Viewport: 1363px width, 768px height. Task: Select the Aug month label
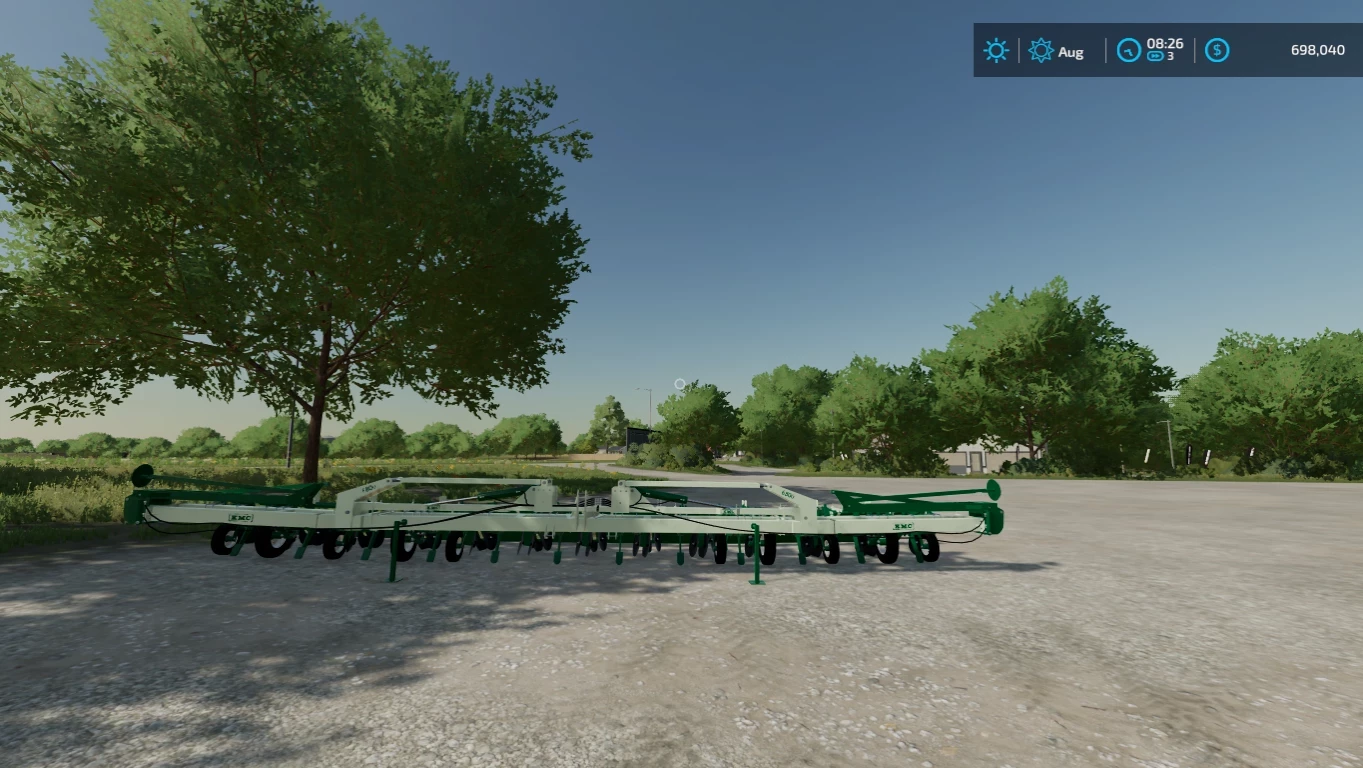(x=1070, y=52)
